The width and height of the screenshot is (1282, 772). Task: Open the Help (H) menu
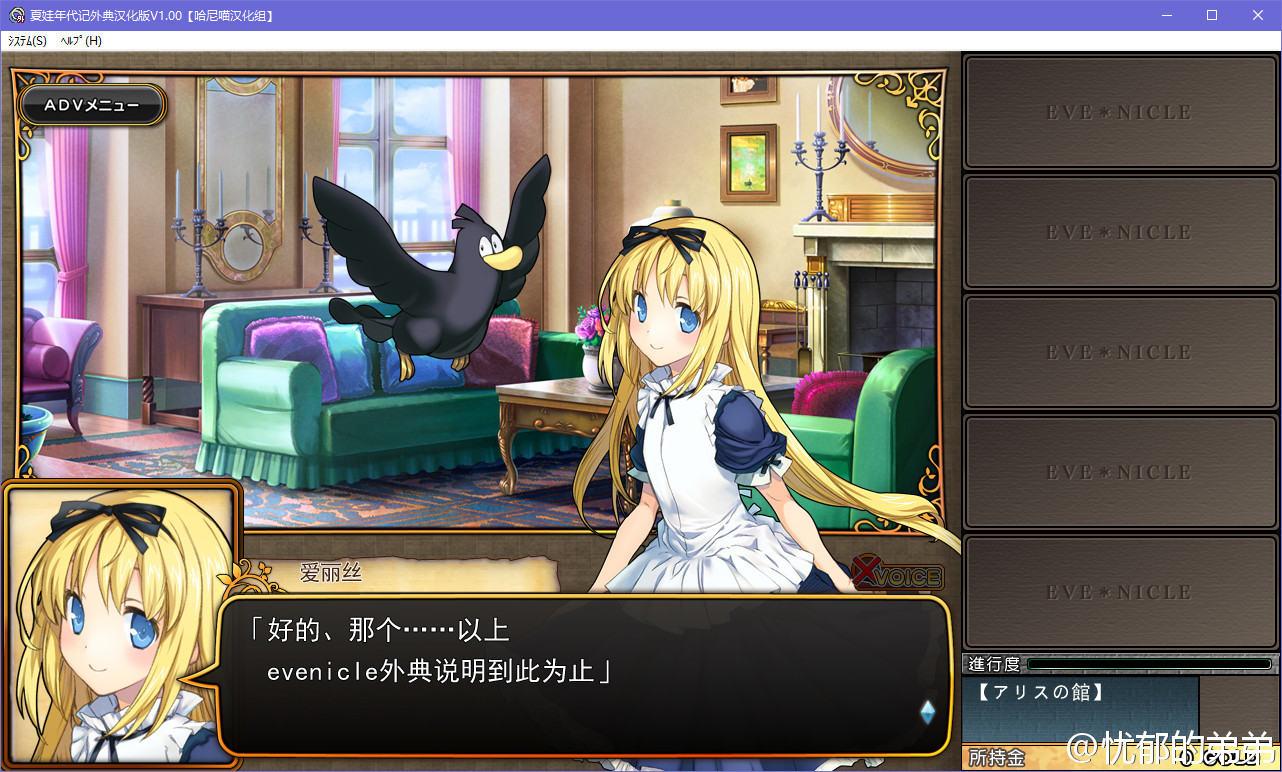point(81,41)
